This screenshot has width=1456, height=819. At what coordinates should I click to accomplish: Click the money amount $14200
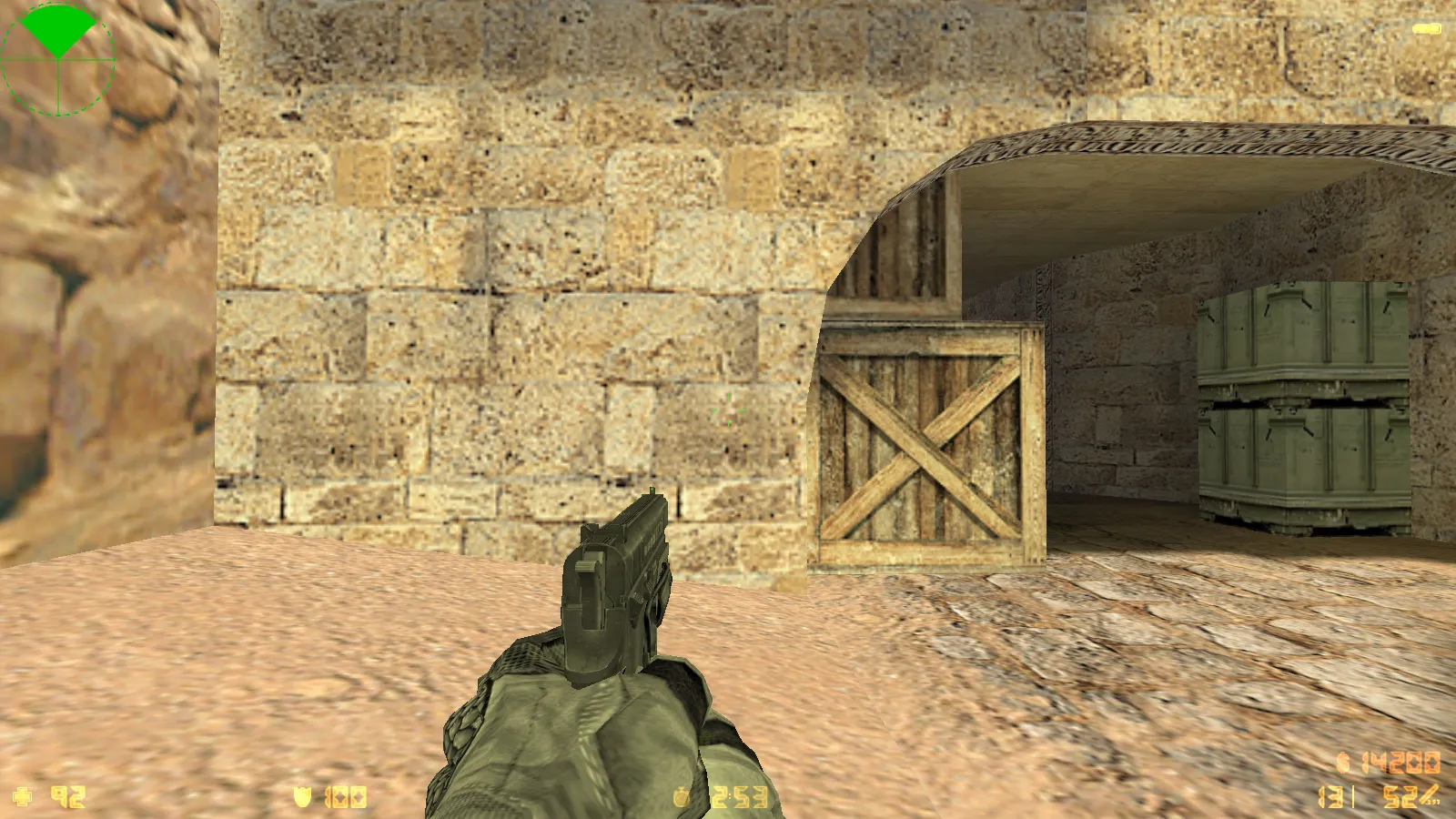tap(1401, 763)
